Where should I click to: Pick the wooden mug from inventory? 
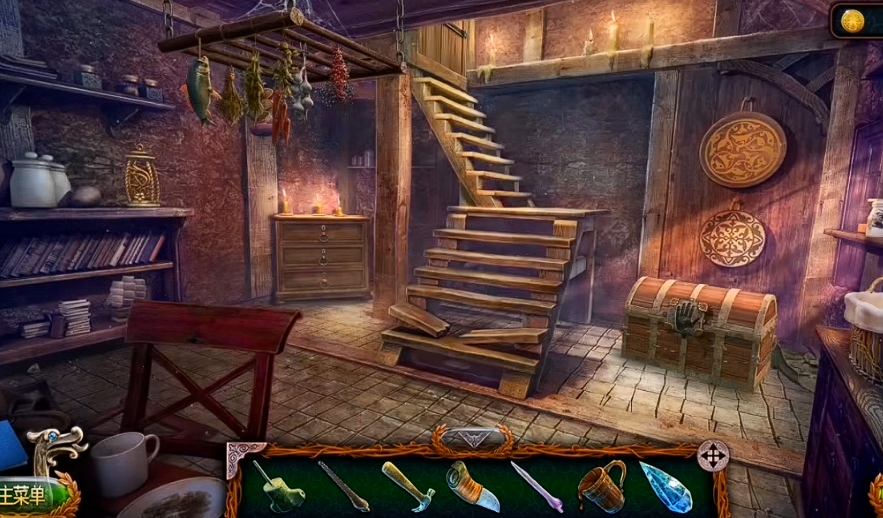(601, 487)
